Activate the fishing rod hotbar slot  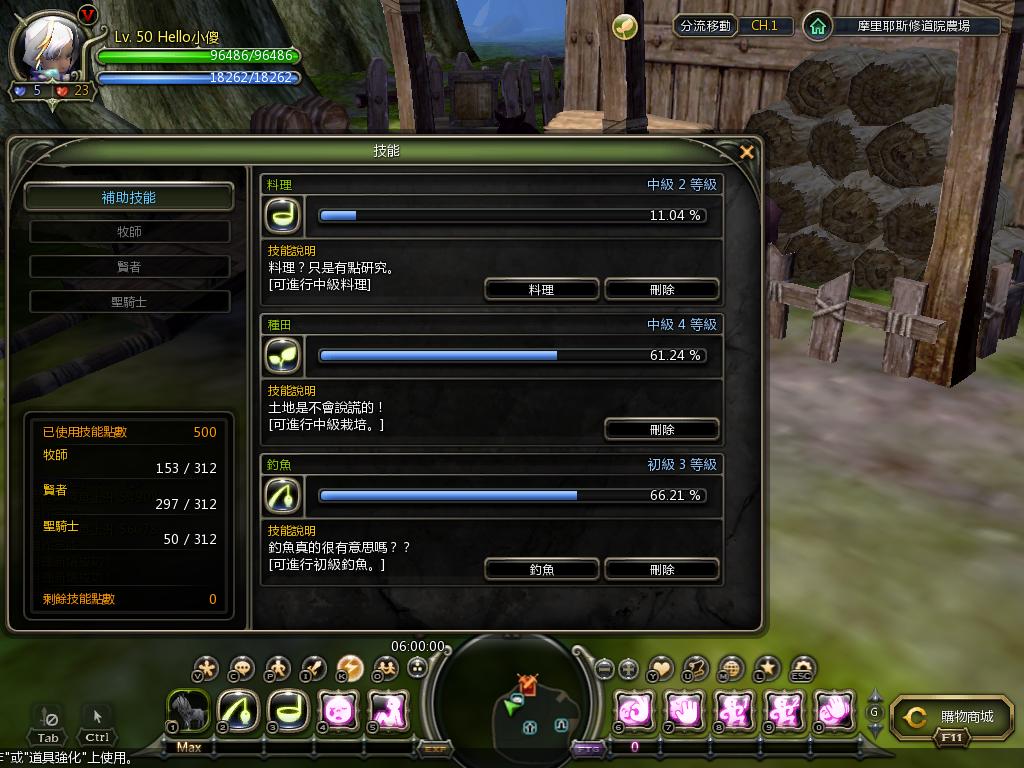pos(237,710)
